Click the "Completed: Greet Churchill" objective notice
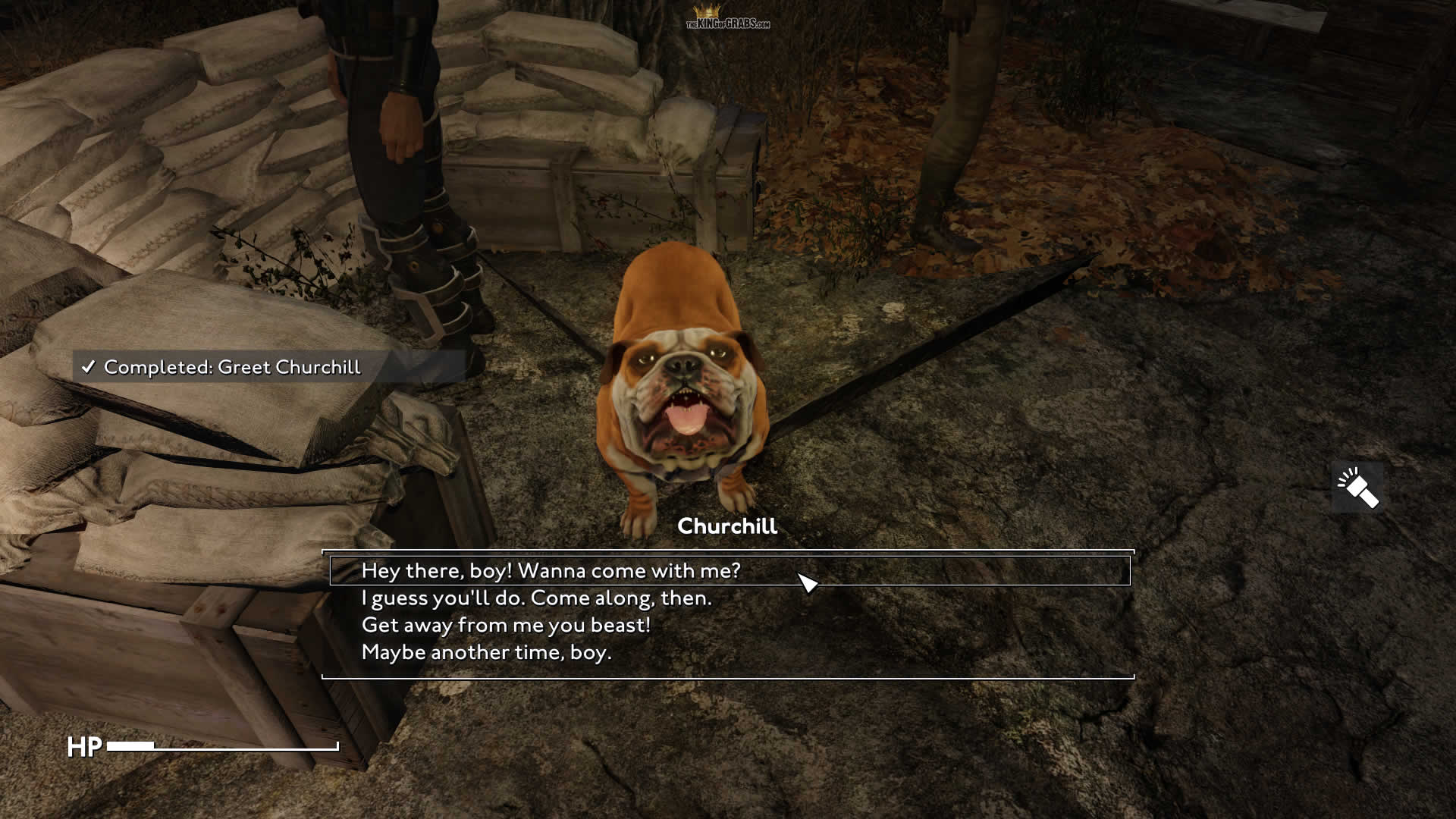This screenshot has width=1456, height=819. [x=231, y=367]
